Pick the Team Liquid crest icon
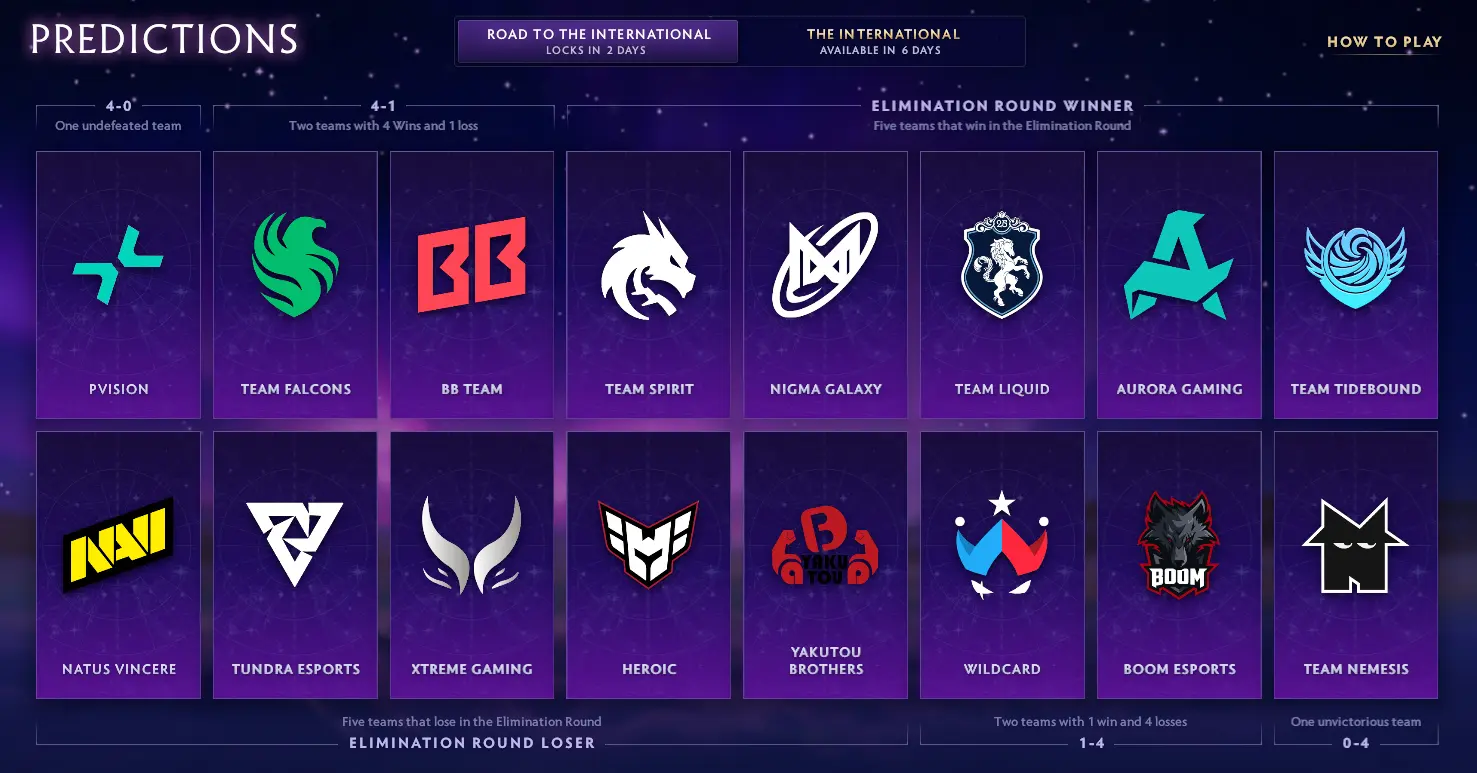The width and height of the screenshot is (1477, 773). click(1002, 265)
